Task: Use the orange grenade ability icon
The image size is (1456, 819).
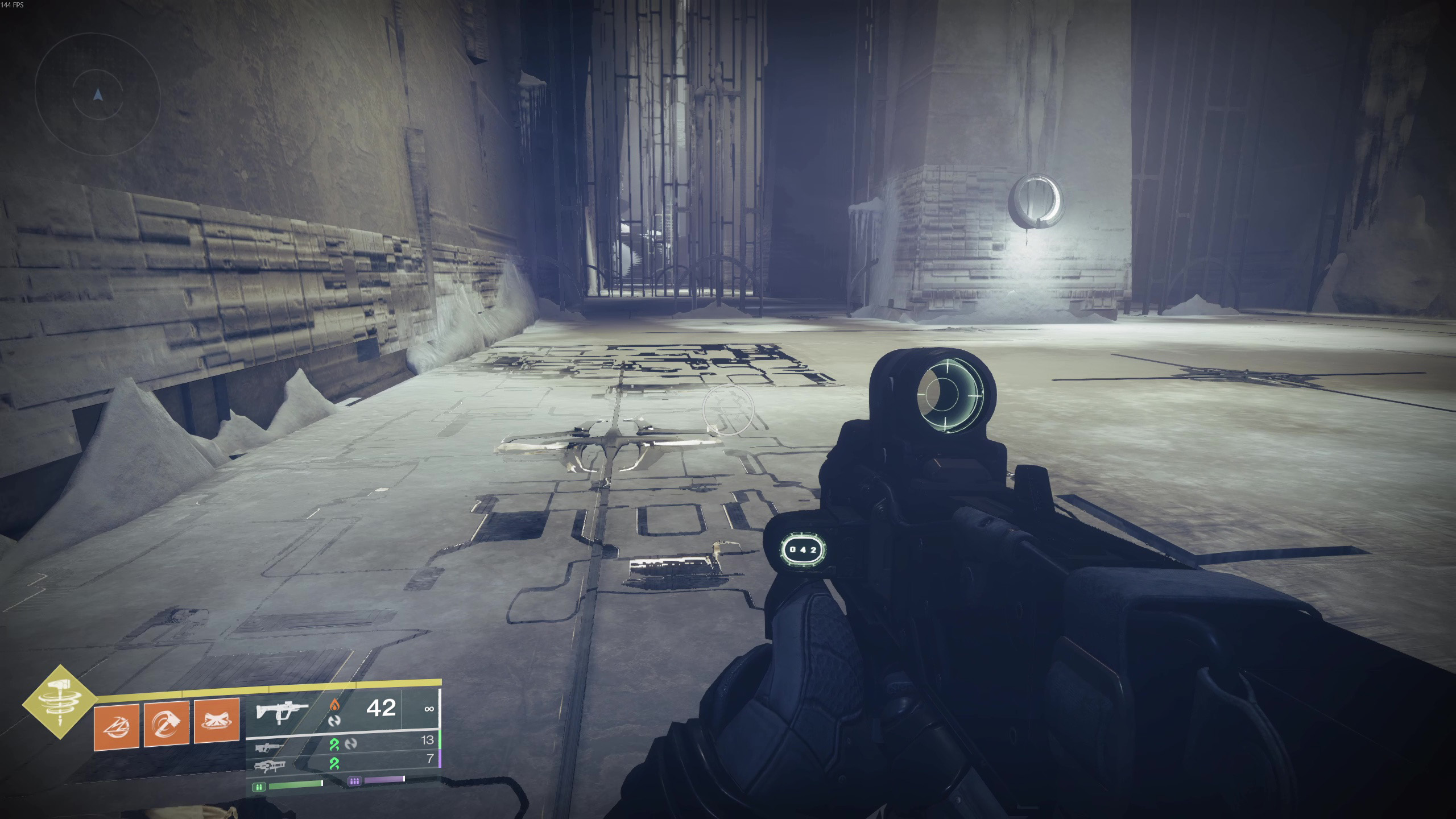Action: [117, 725]
